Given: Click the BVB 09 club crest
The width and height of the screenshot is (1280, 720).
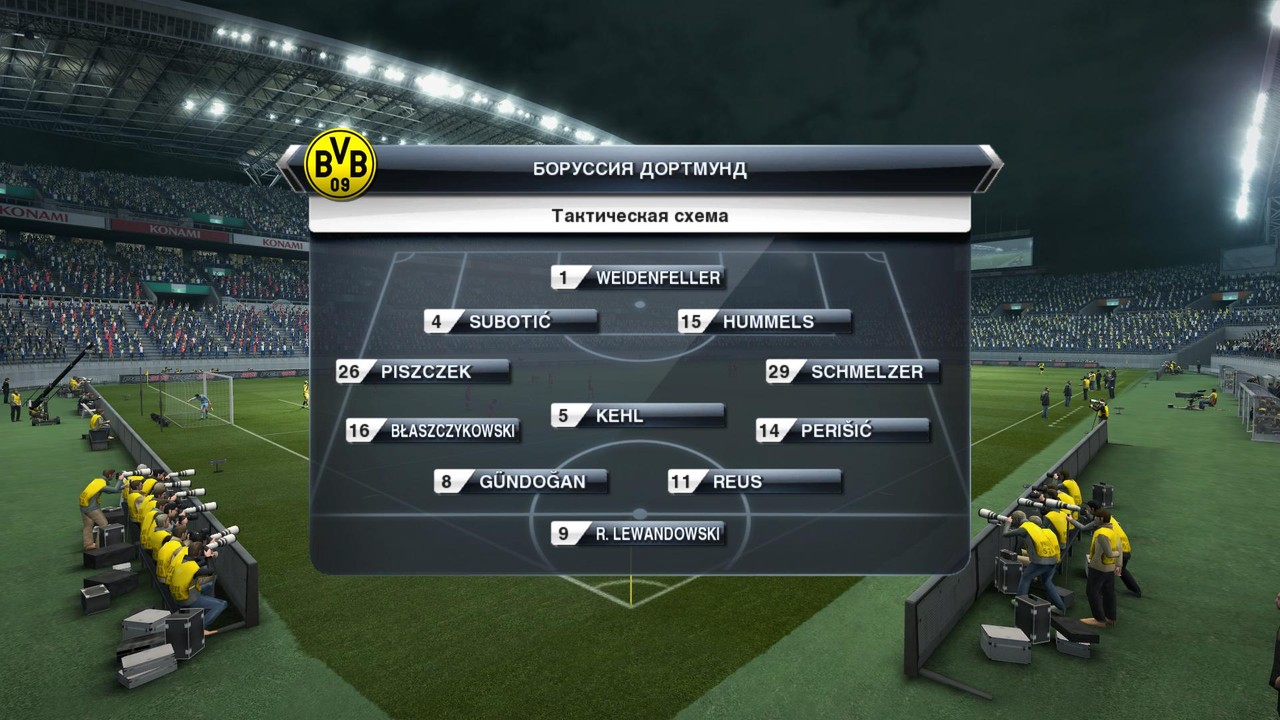Looking at the screenshot, I should pos(340,165).
